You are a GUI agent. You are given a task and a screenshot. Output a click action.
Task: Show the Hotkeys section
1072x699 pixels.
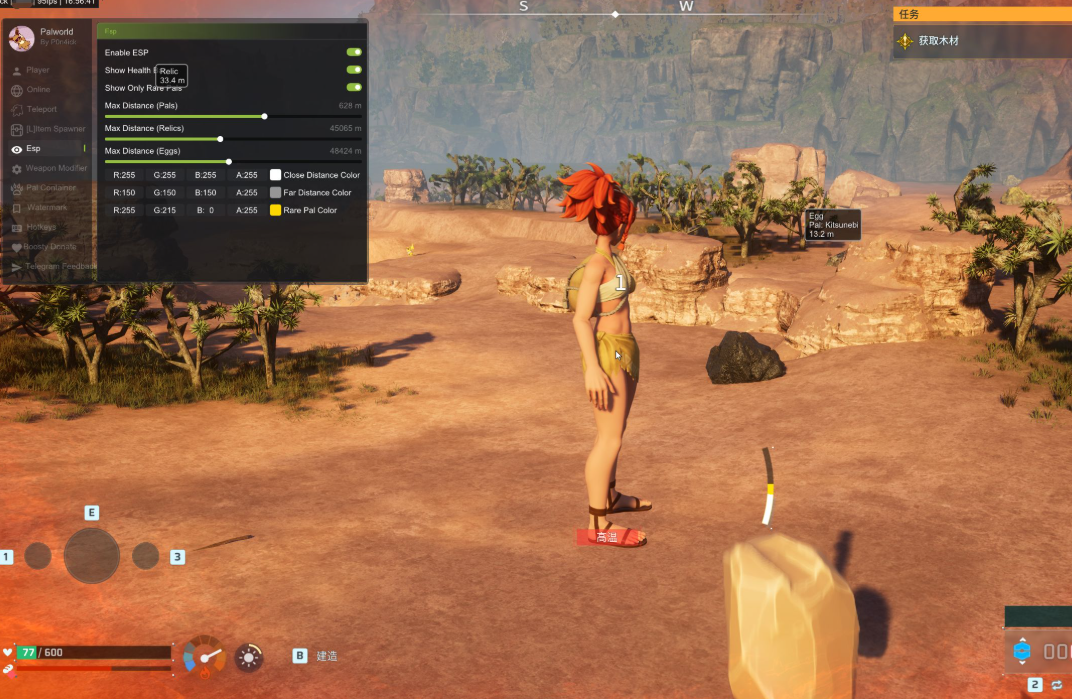[42, 227]
